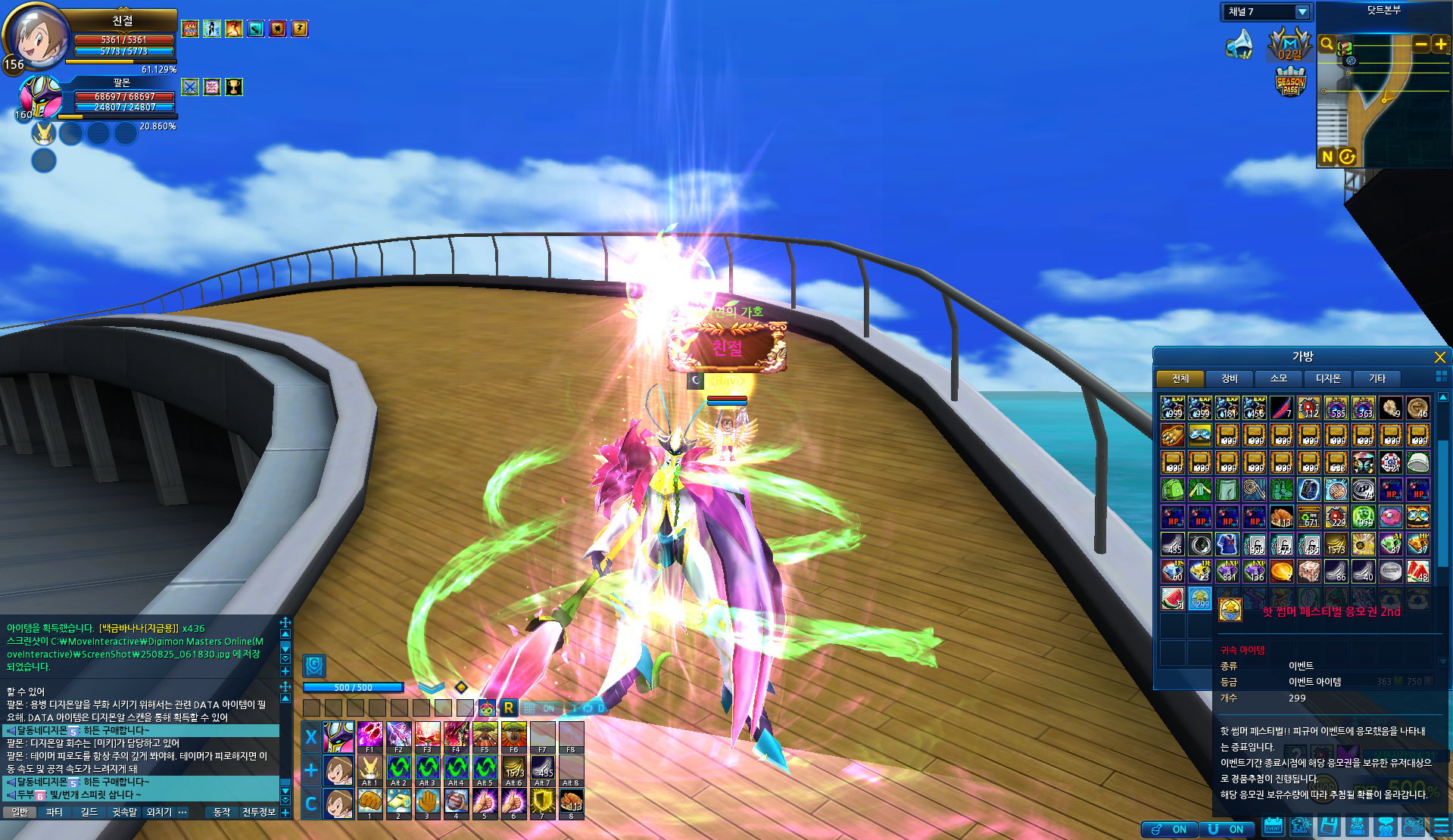Activate the F1 Digimon skill
Viewport: 1453px width, 840px height.
click(369, 736)
